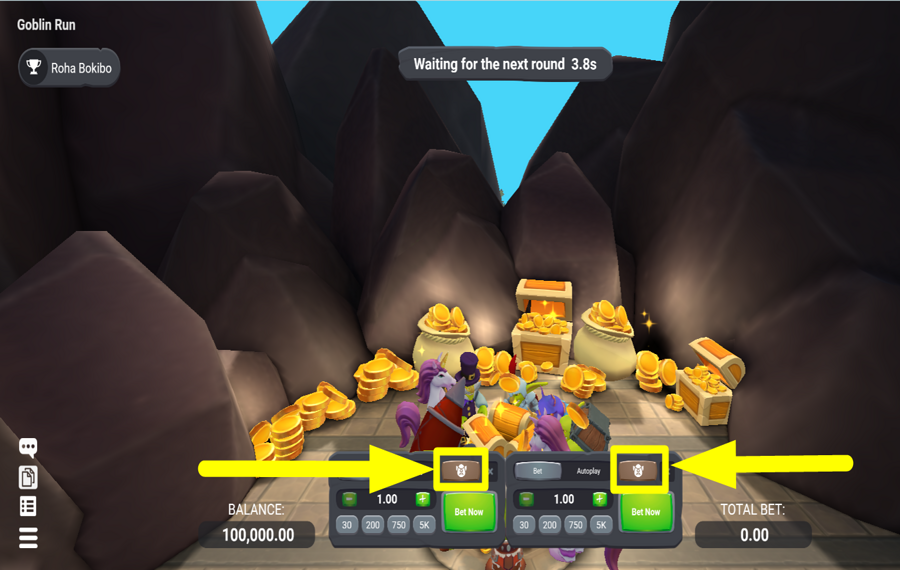This screenshot has height=570, width=900.
Task: Pick the 750 quick bet in first panel
Action: click(398, 525)
